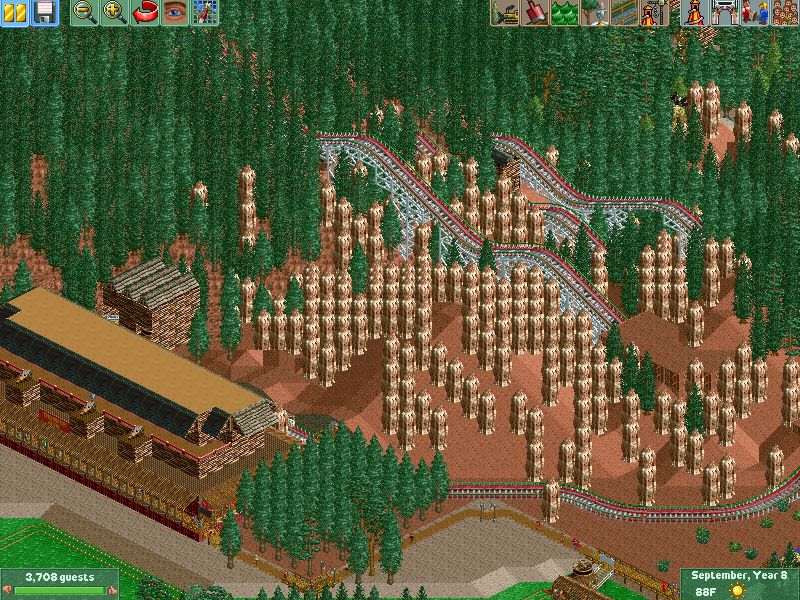Screen dimensions: 800x600
Task: Click the 3,708 guests count panel
Action: click(x=58, y=582)
